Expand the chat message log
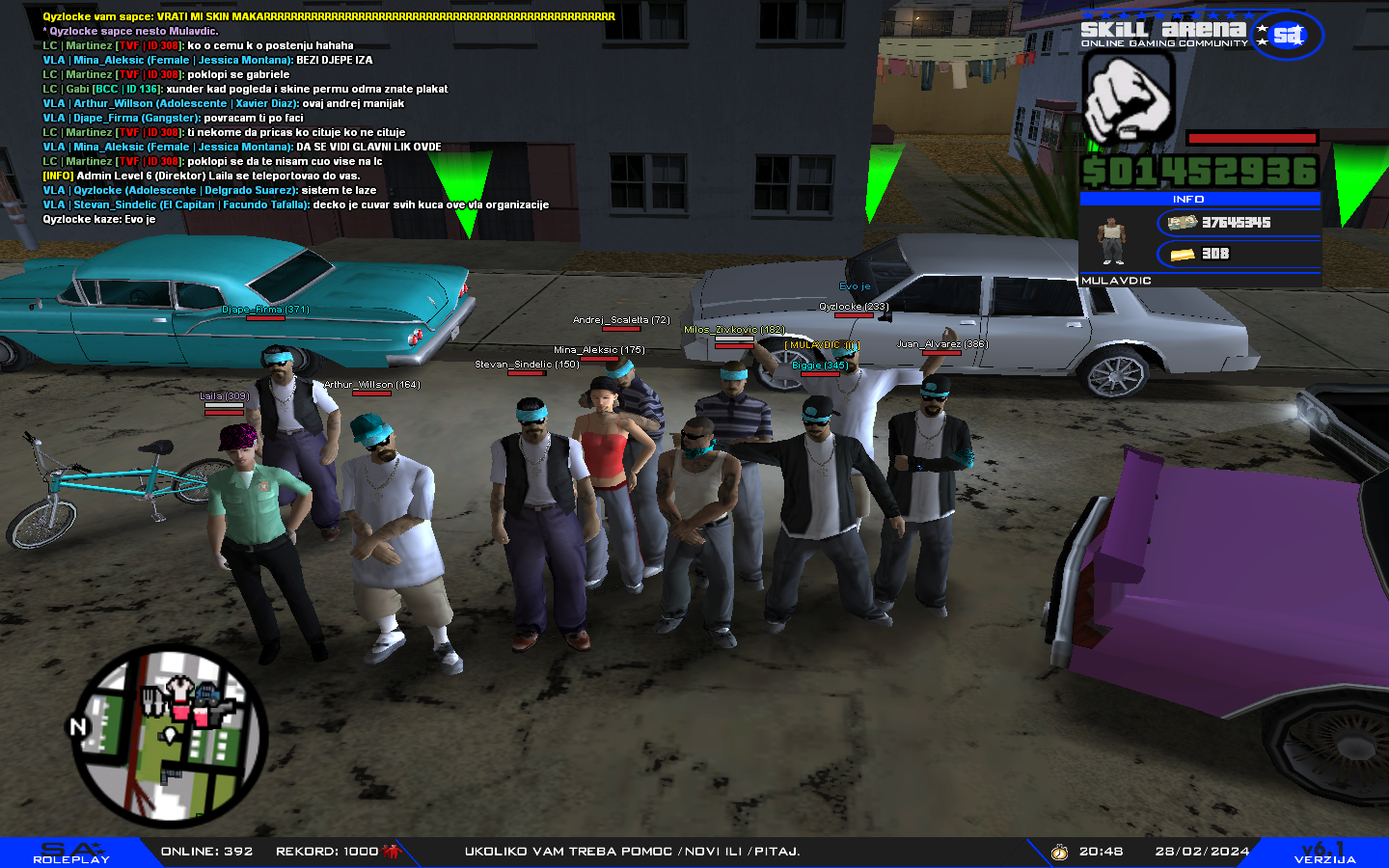 pyautogui.click(x=289, y=116)
